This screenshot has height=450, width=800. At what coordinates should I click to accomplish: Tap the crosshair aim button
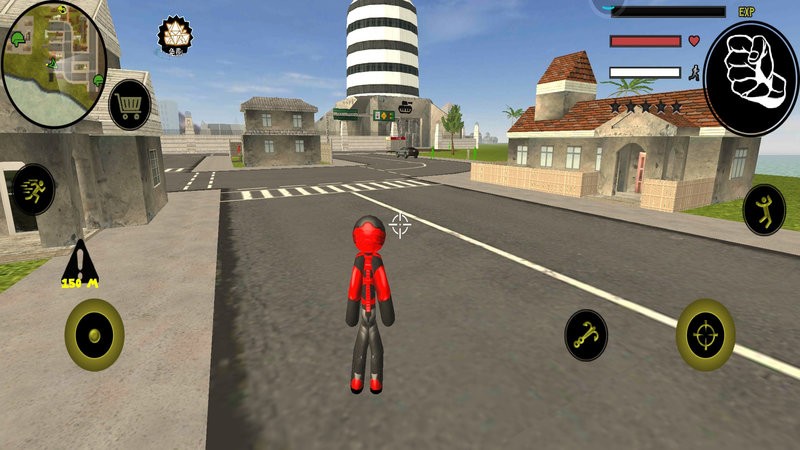click(x=705, y=334)
